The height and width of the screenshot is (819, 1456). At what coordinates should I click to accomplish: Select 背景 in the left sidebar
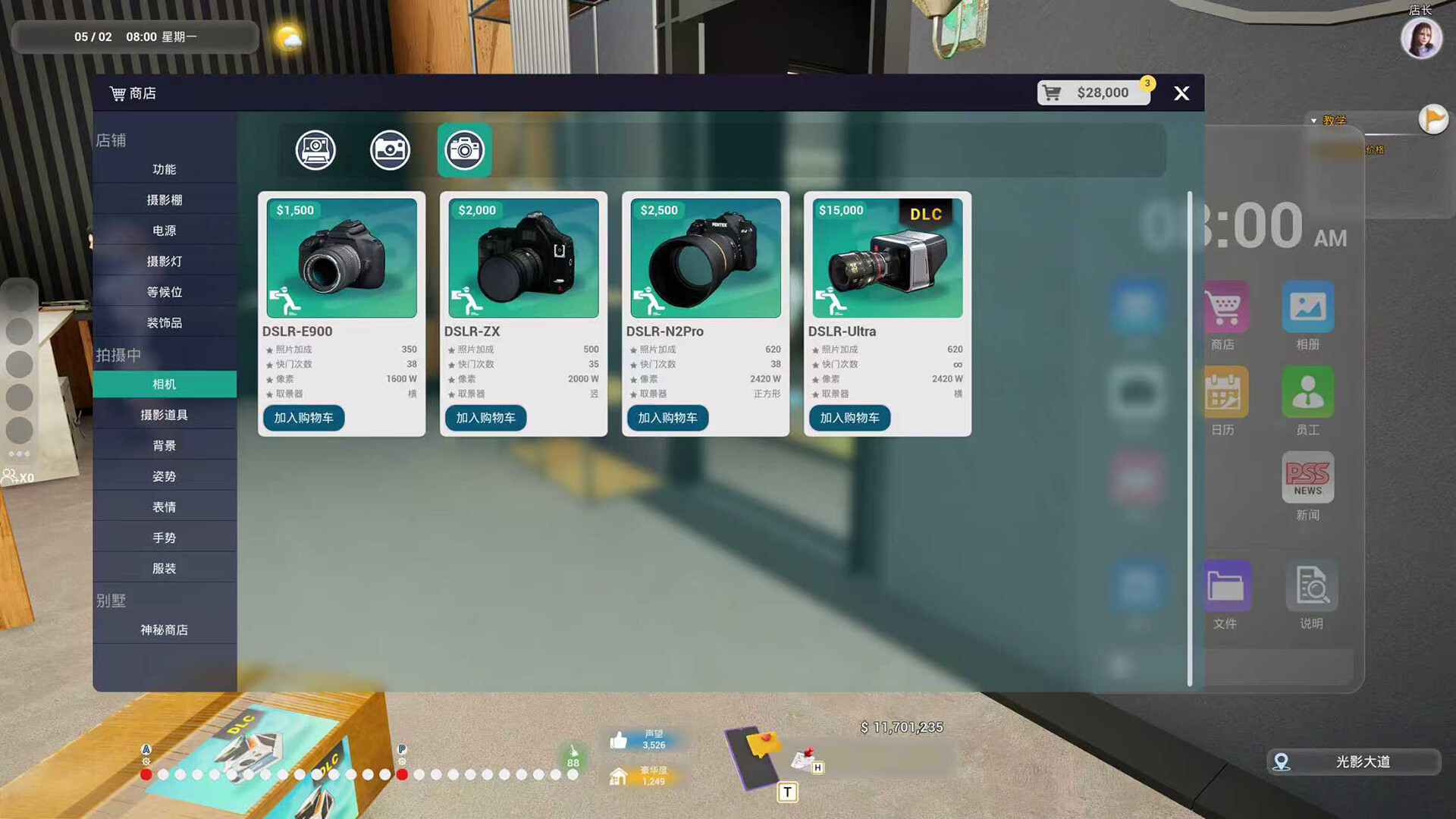pyautogui.click(x=164, y=445)
